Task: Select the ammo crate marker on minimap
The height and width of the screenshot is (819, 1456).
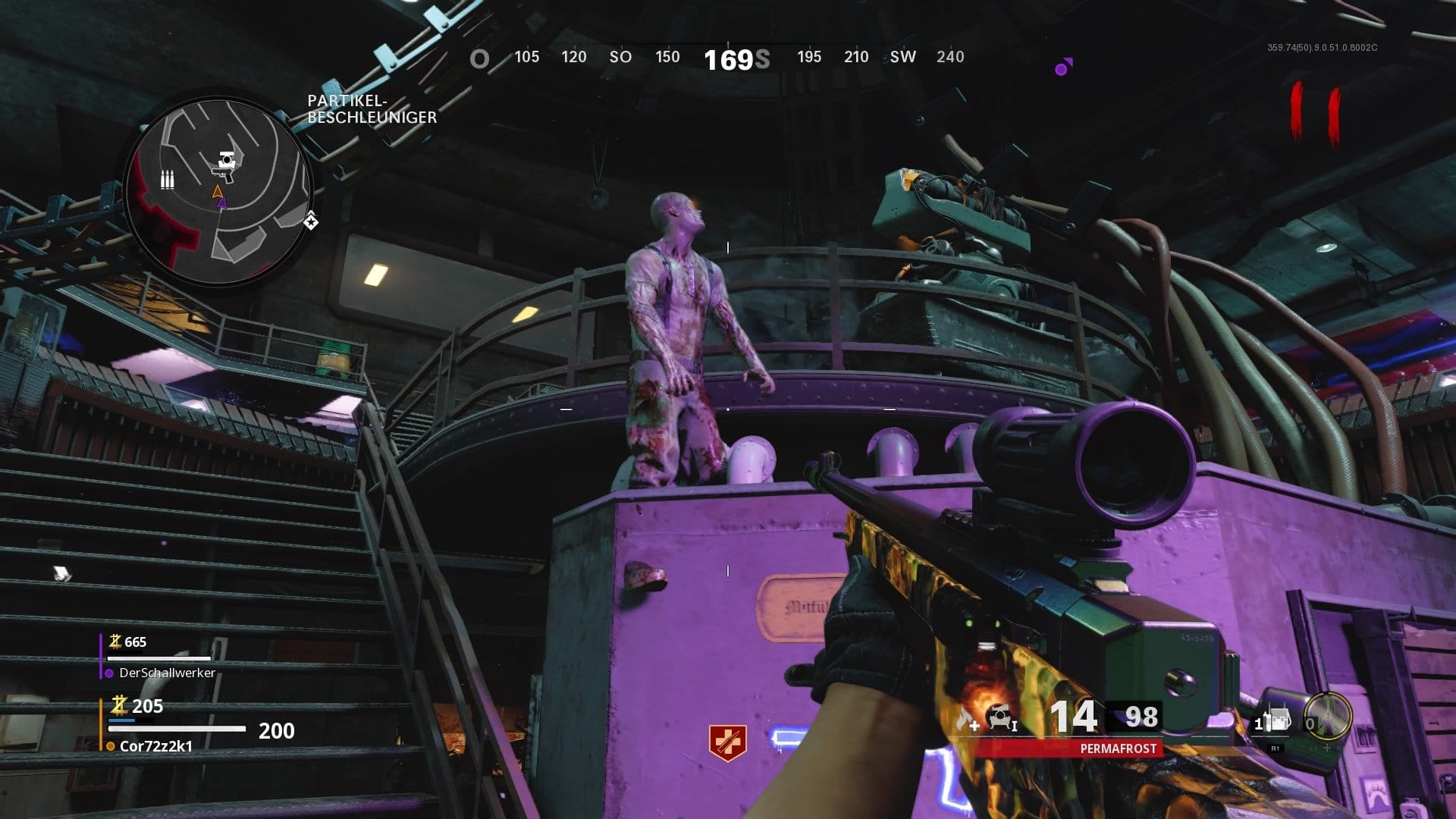Action: tap(168, 180)
